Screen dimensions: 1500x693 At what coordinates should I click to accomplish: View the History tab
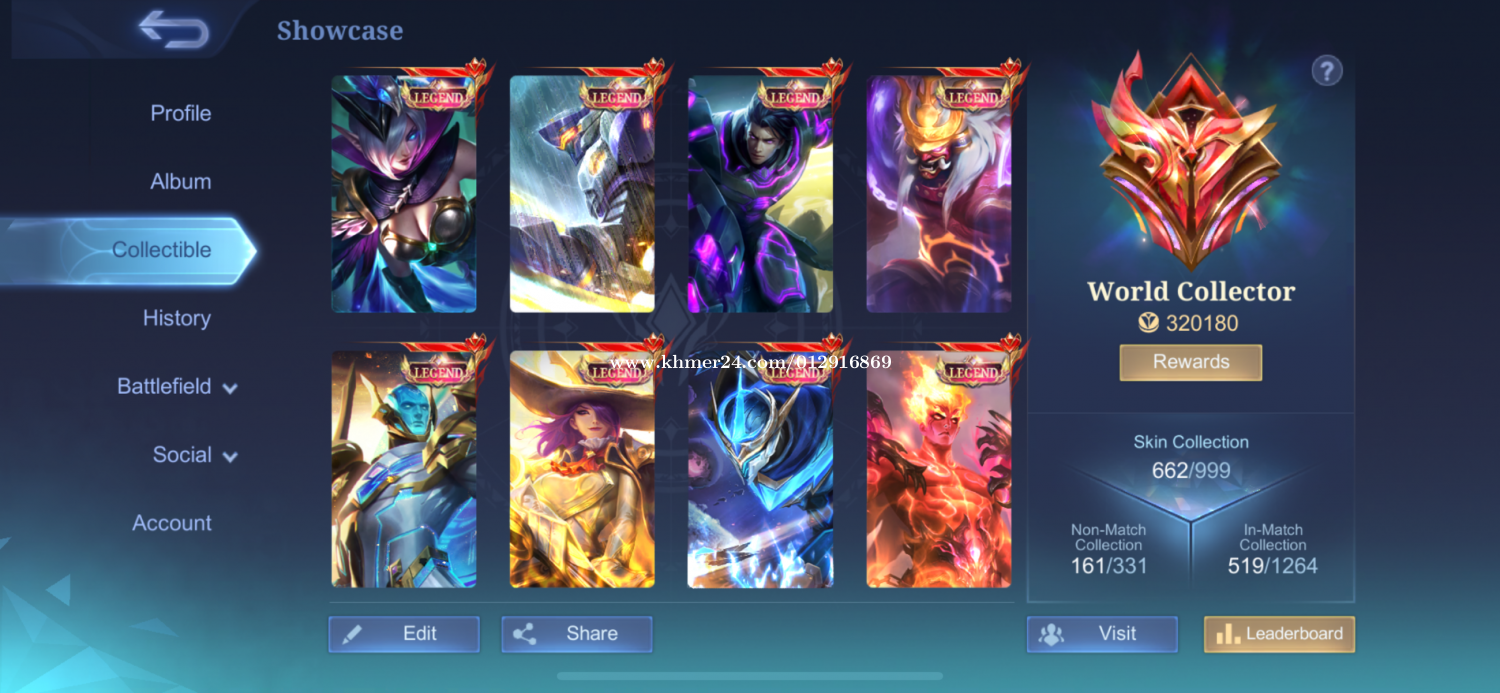pyautogui.click(x=176, y=318)
